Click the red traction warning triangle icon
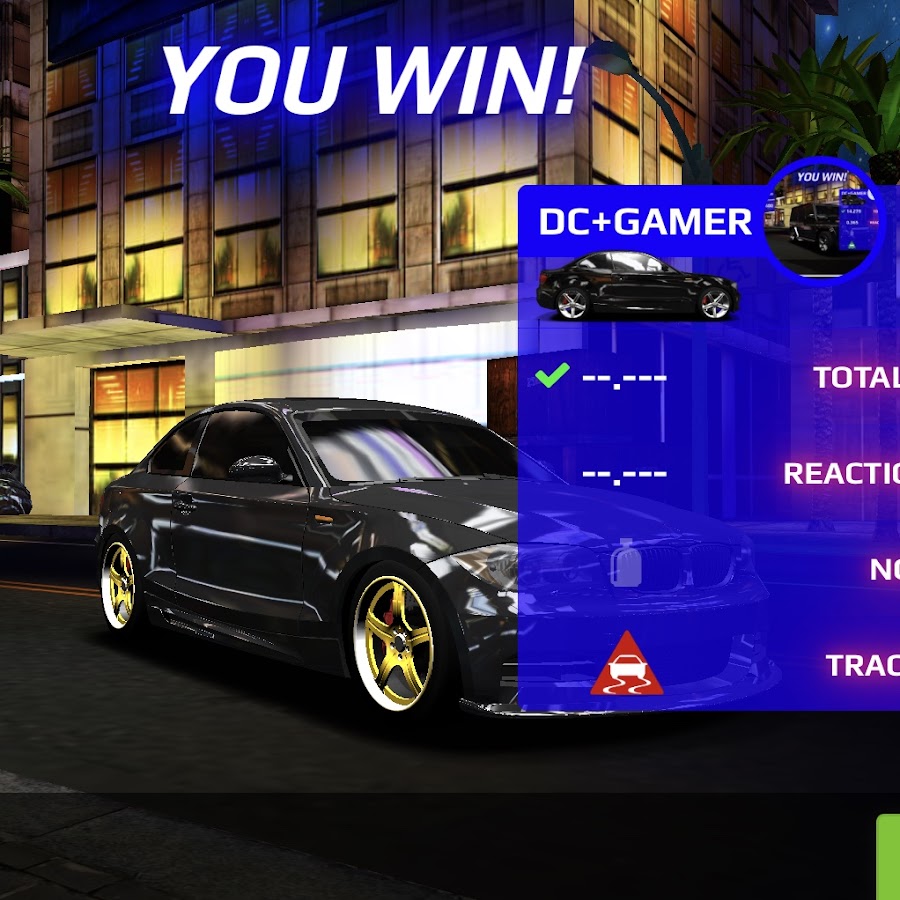 coord(627,664)
